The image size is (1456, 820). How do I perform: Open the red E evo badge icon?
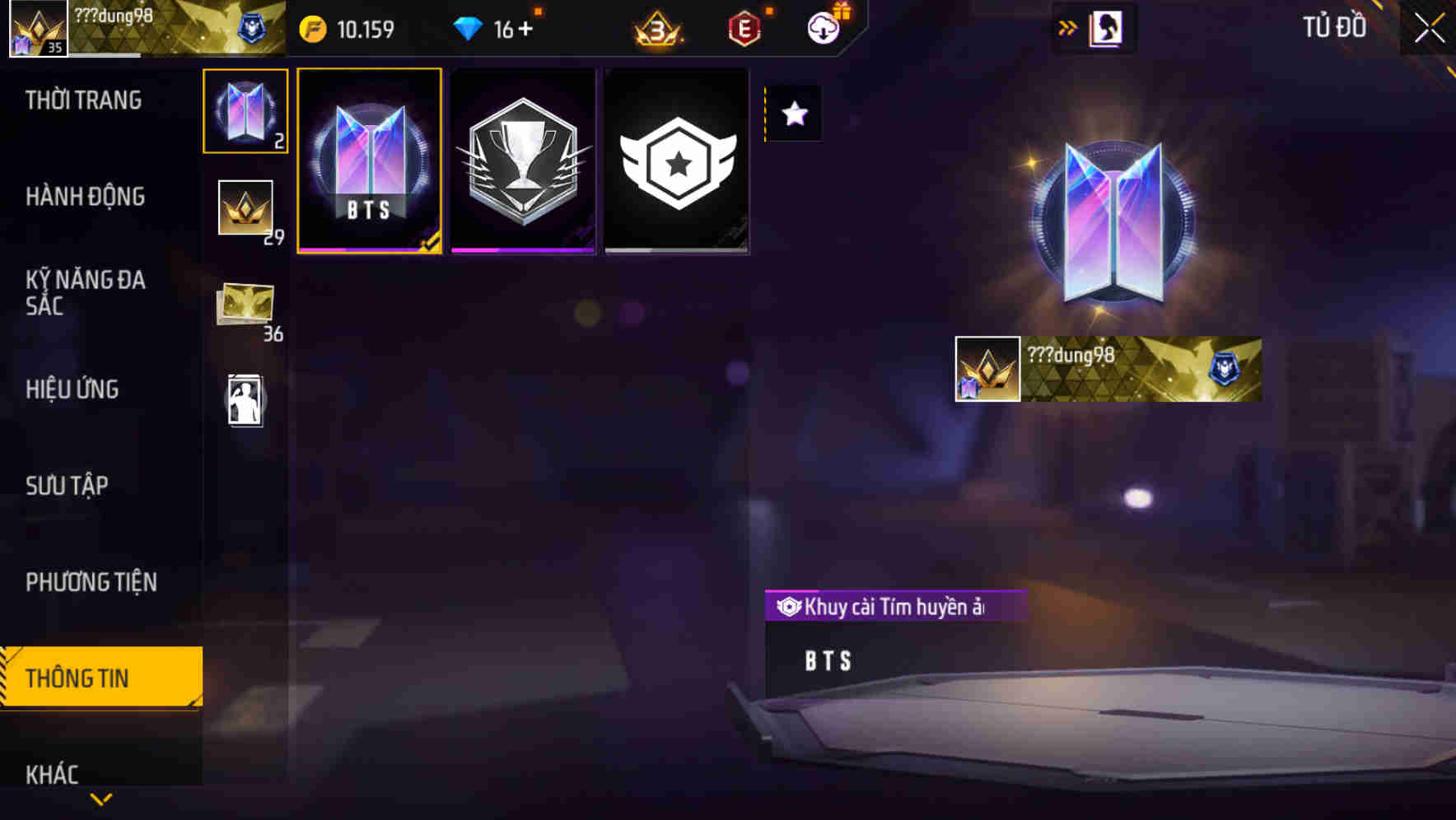[x=744, y=27]
